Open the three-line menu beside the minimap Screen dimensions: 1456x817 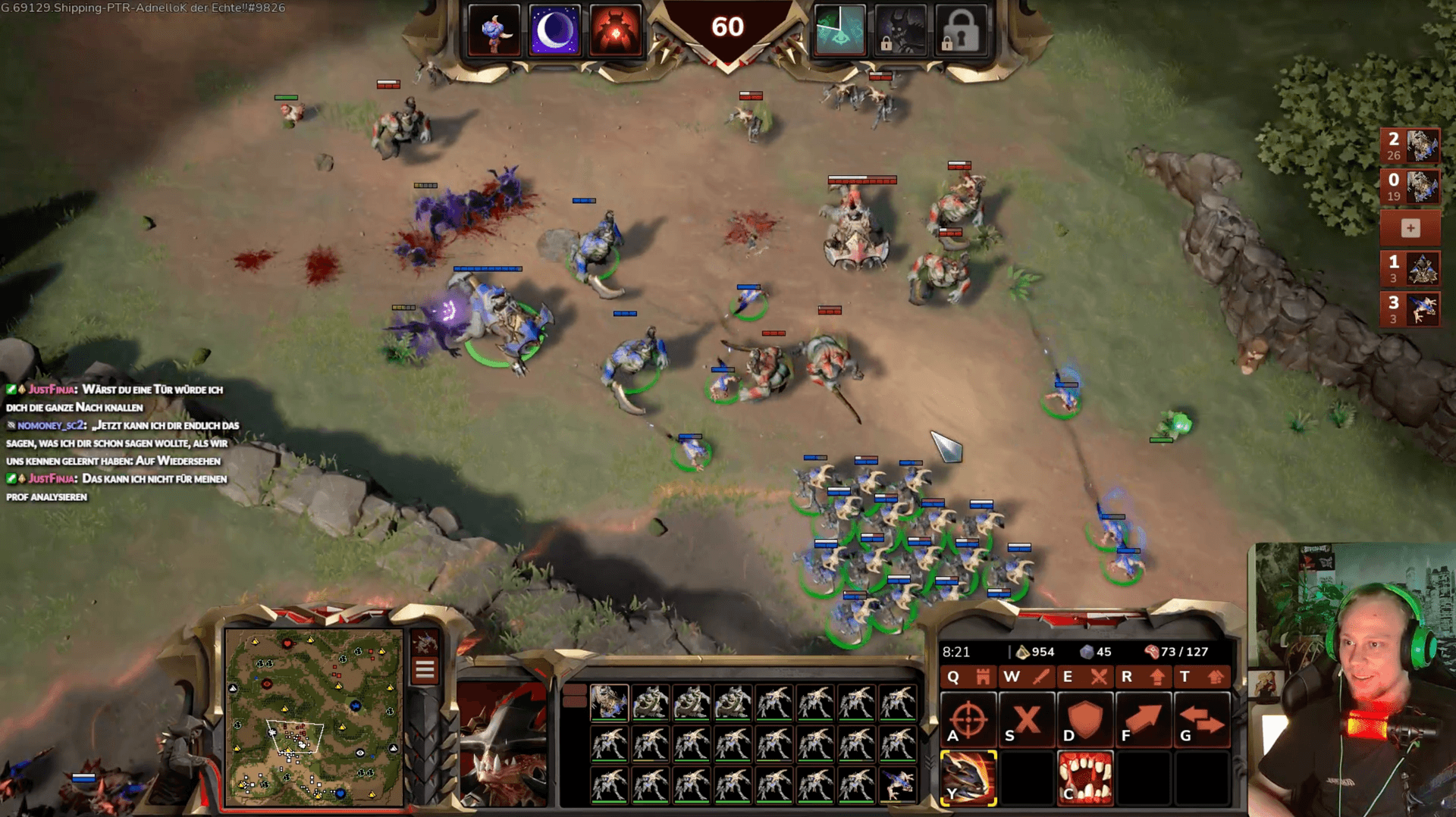click(425, 669)
